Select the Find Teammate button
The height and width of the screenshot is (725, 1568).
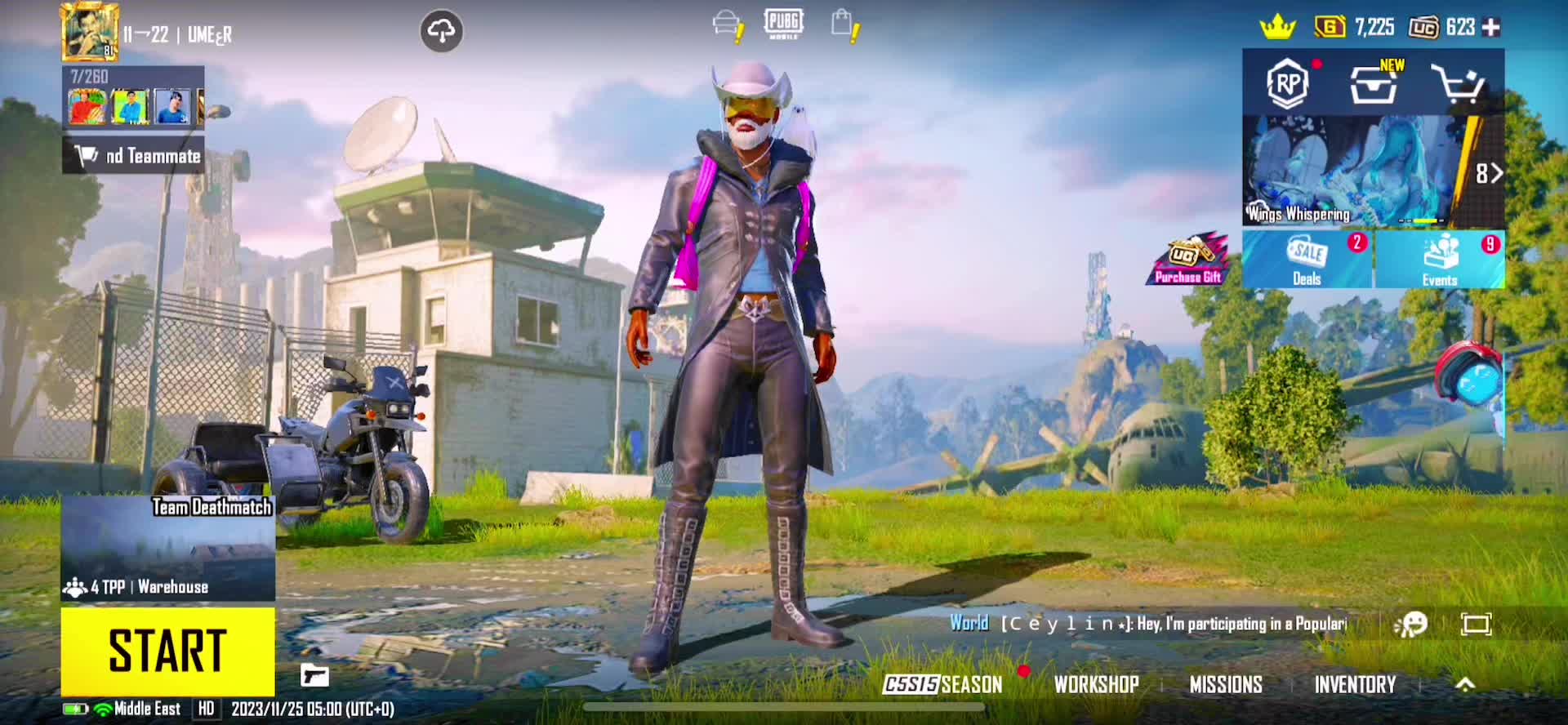(134, 155)
